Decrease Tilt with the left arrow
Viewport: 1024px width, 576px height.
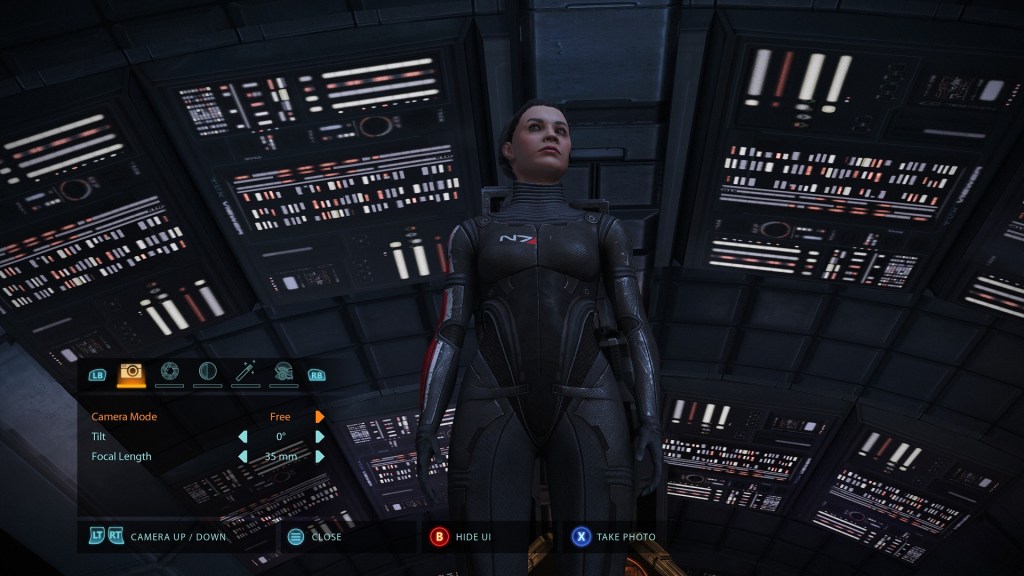[242, 436]
